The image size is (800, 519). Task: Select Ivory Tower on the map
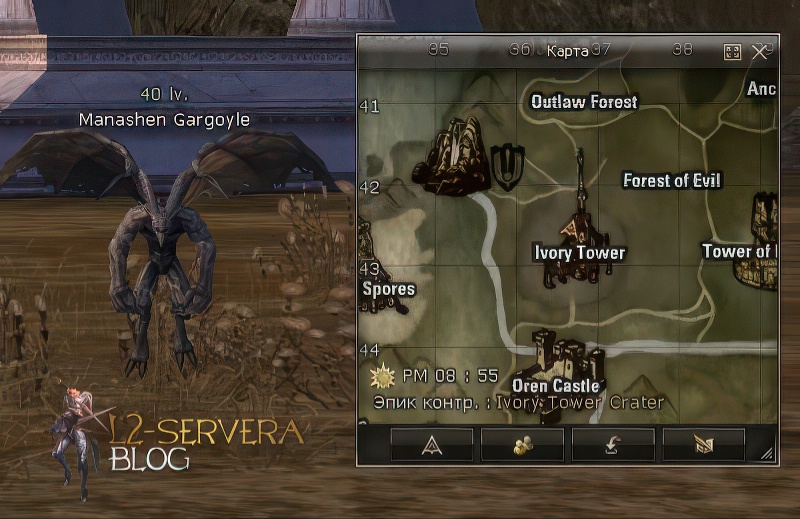pyautogui.click(x=579, y=253)
